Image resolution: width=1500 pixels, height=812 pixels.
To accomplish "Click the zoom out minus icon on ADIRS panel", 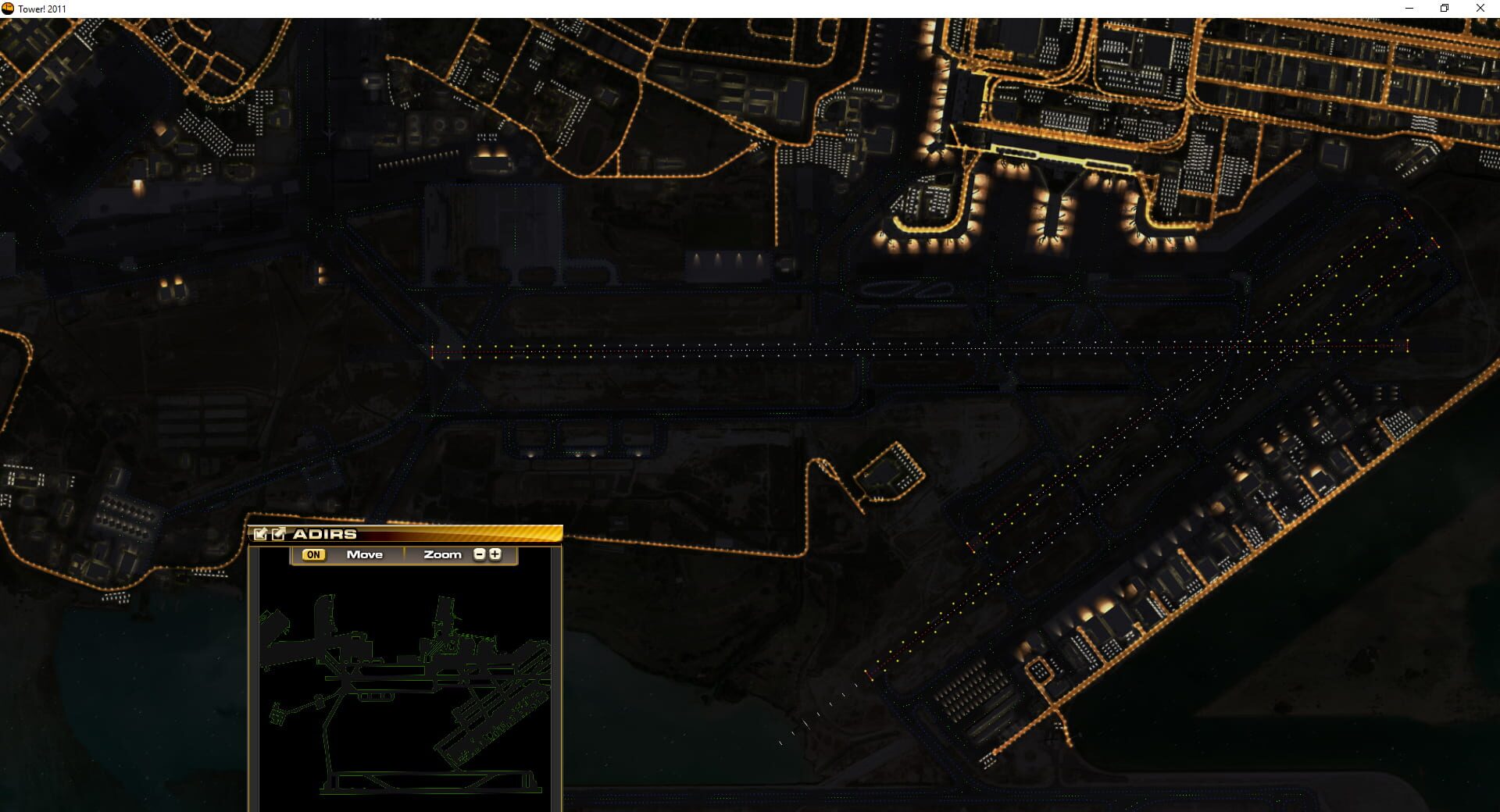I will 479,554.
